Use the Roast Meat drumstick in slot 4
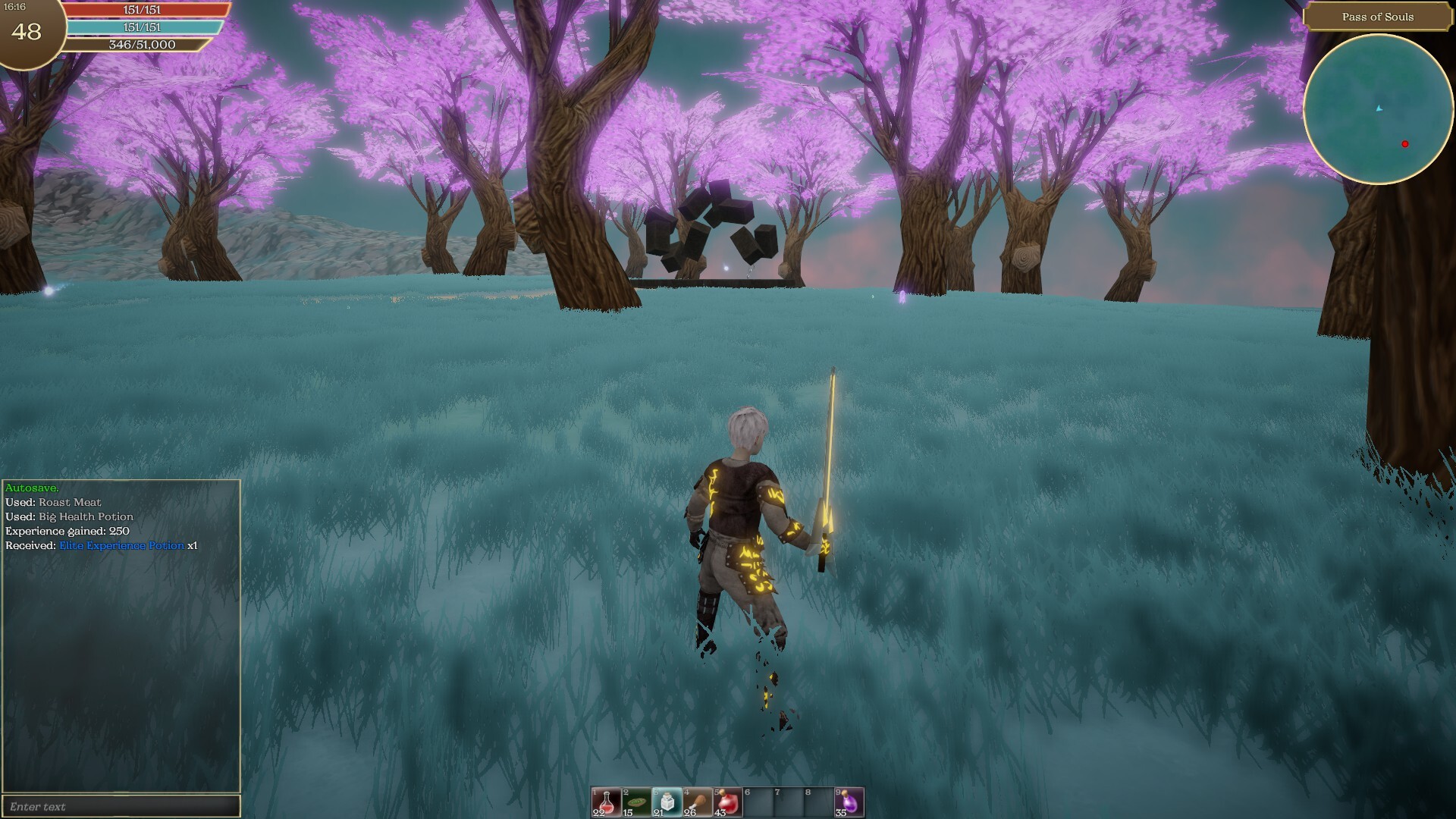 [697, 802]
